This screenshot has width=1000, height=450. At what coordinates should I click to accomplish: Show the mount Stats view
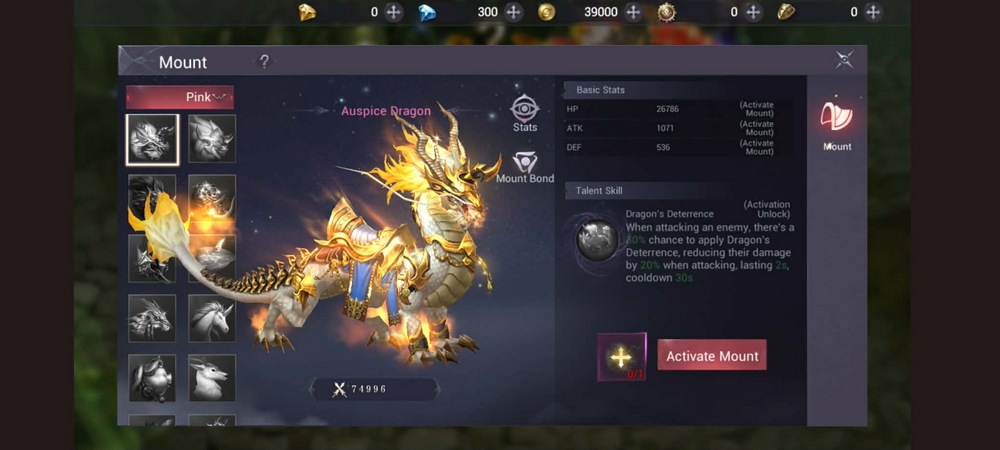(x=525, y=113)
